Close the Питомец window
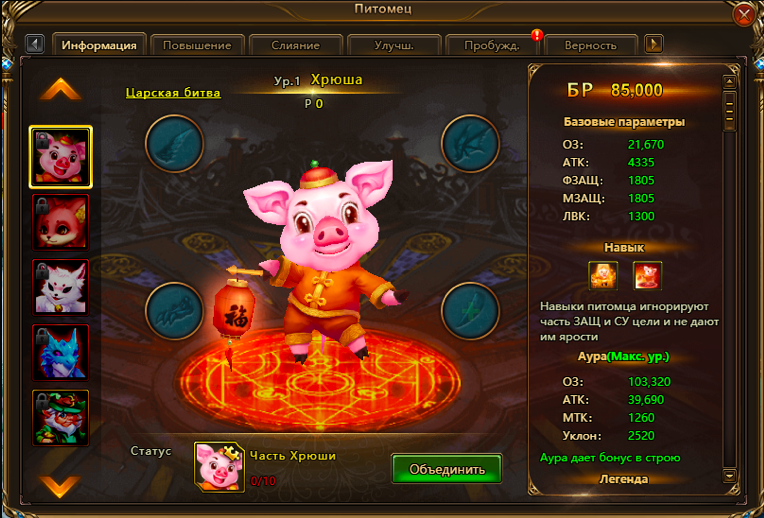 click(x=744, y=15)
